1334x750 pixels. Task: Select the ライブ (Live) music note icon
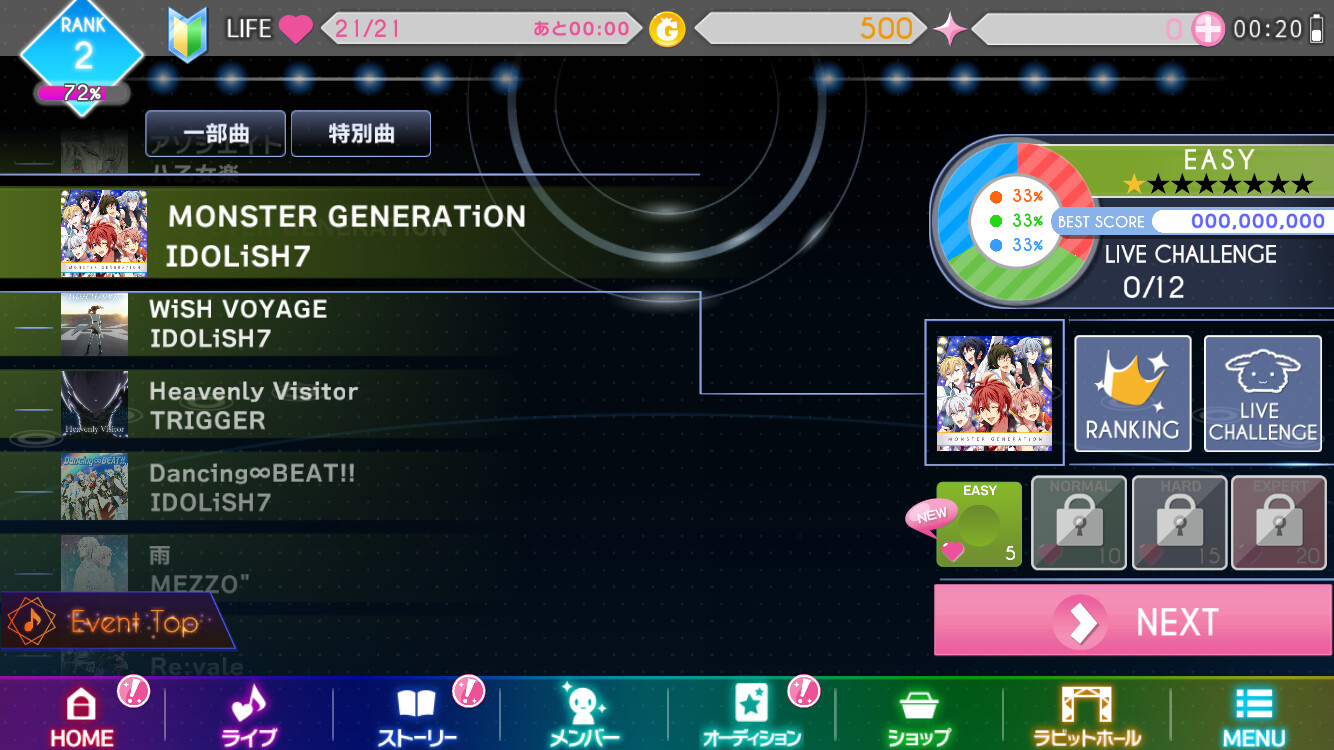point(249,705)
